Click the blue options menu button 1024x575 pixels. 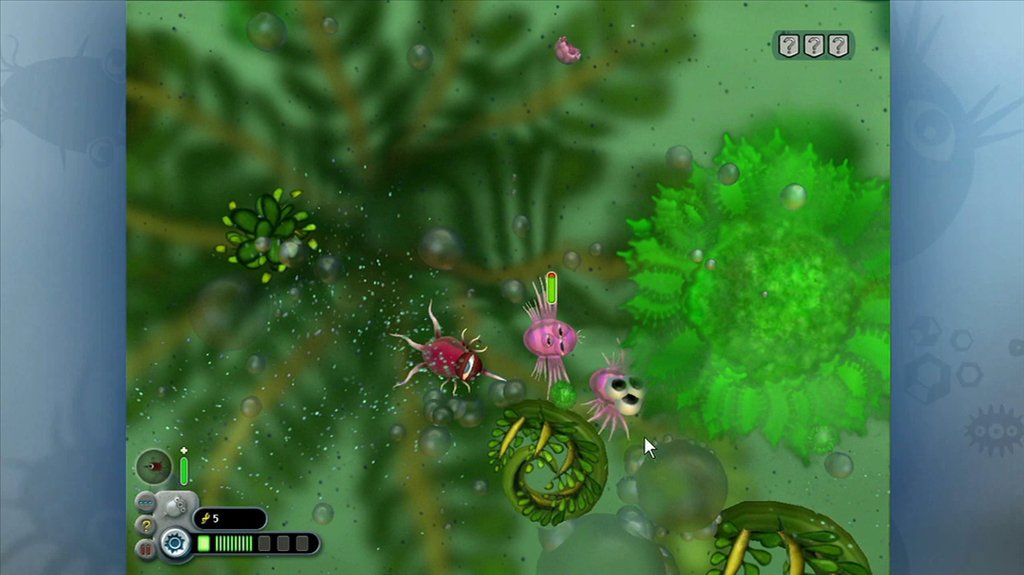(x=146, y=503)
